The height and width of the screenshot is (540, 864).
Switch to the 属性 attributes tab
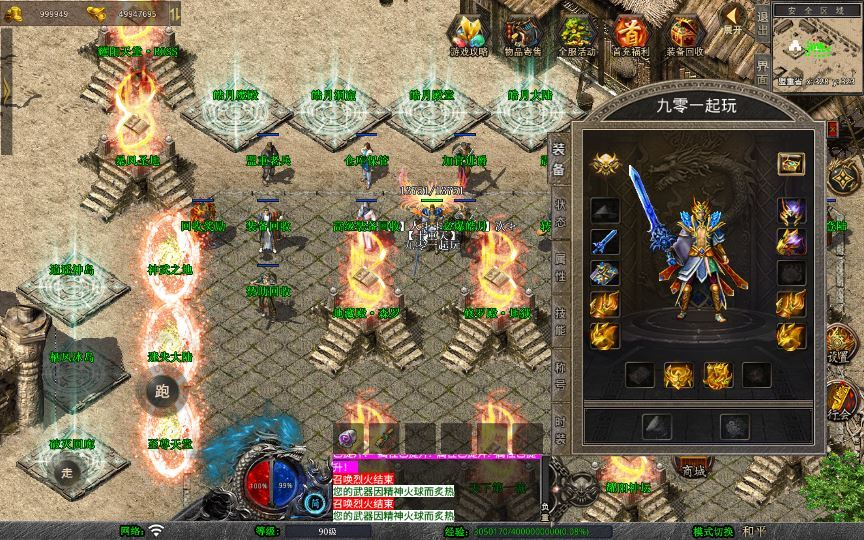coord(560,268)
